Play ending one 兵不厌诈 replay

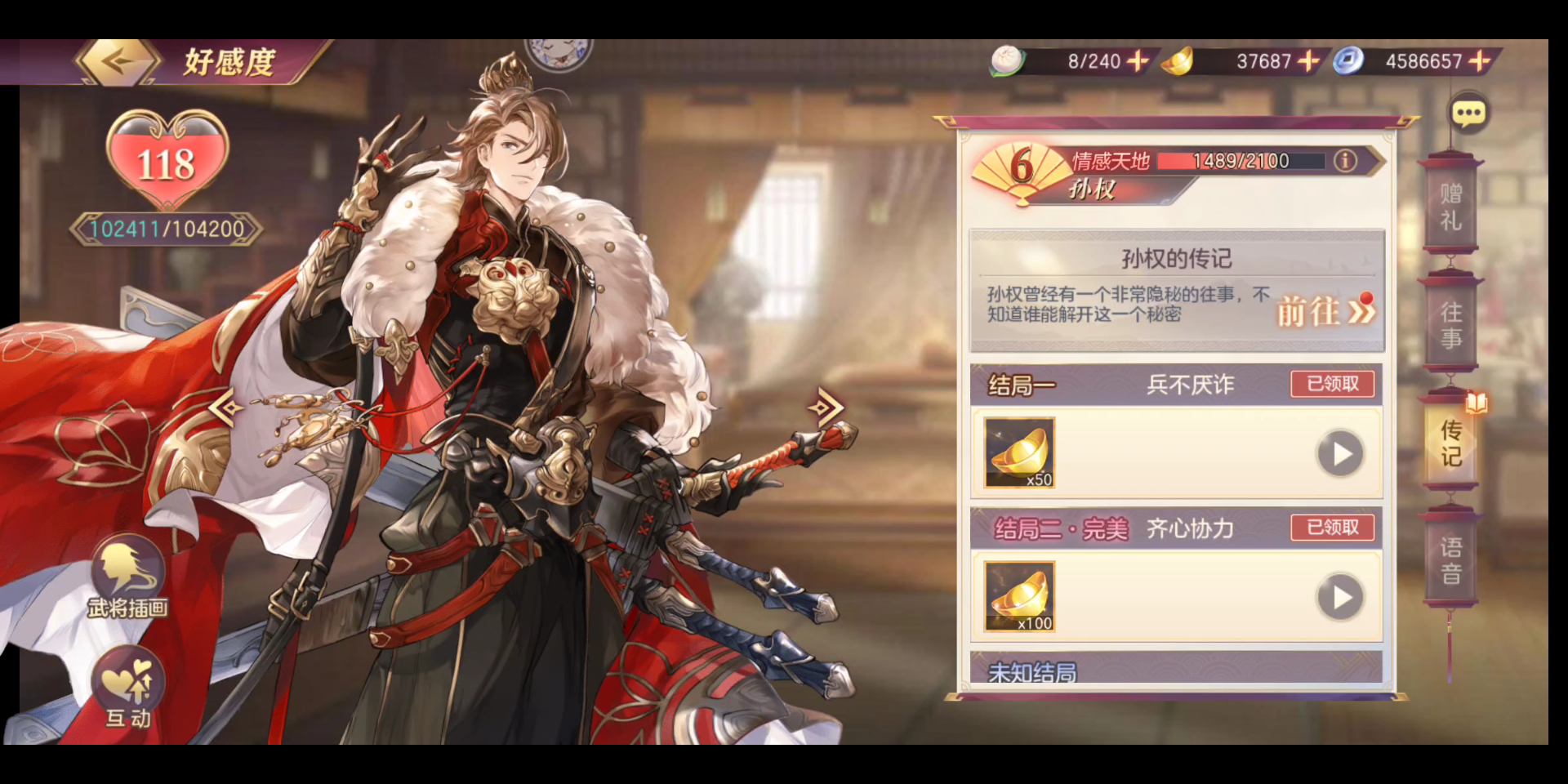[1340, 454]
